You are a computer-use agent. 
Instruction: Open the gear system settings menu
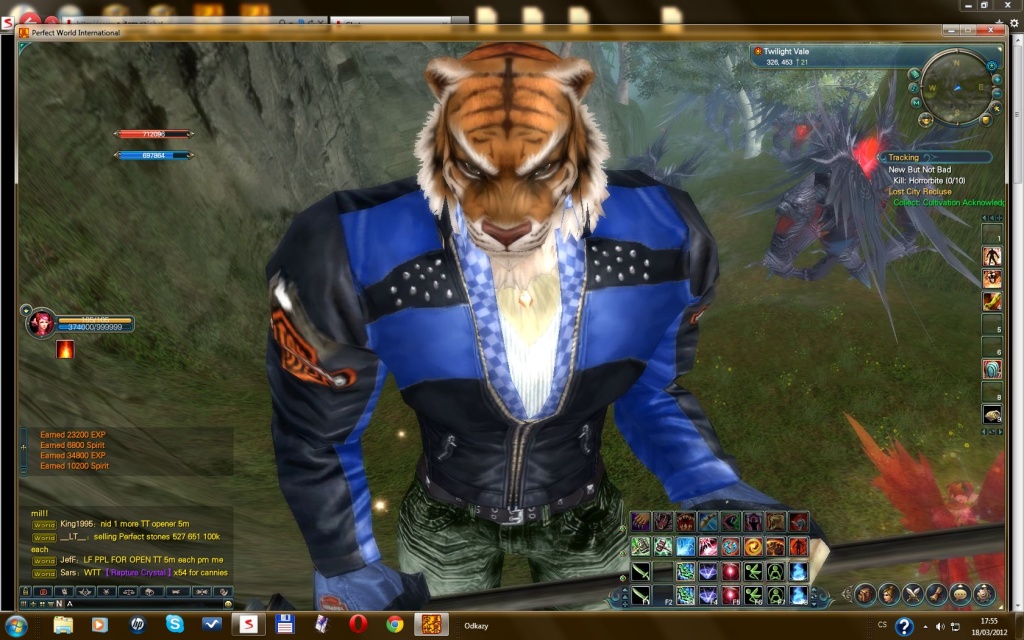(984, 593)
